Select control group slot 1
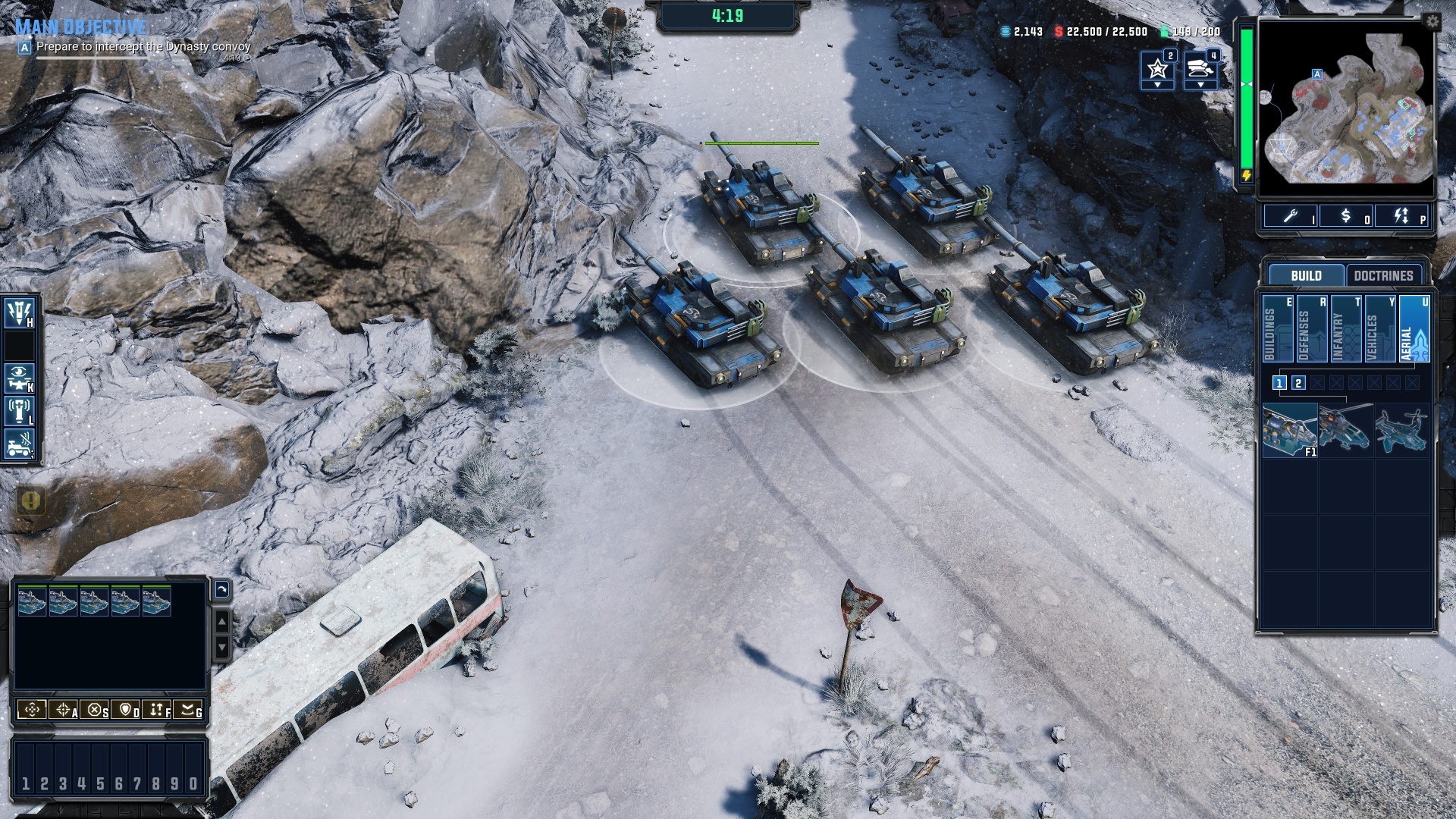 click(x=25, y=783)
